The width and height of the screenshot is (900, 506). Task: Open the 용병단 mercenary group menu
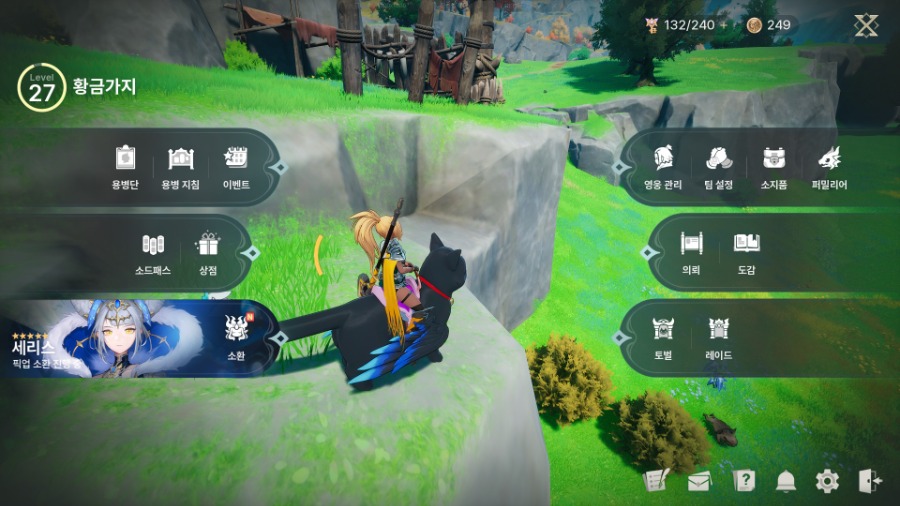pos(125,165)
